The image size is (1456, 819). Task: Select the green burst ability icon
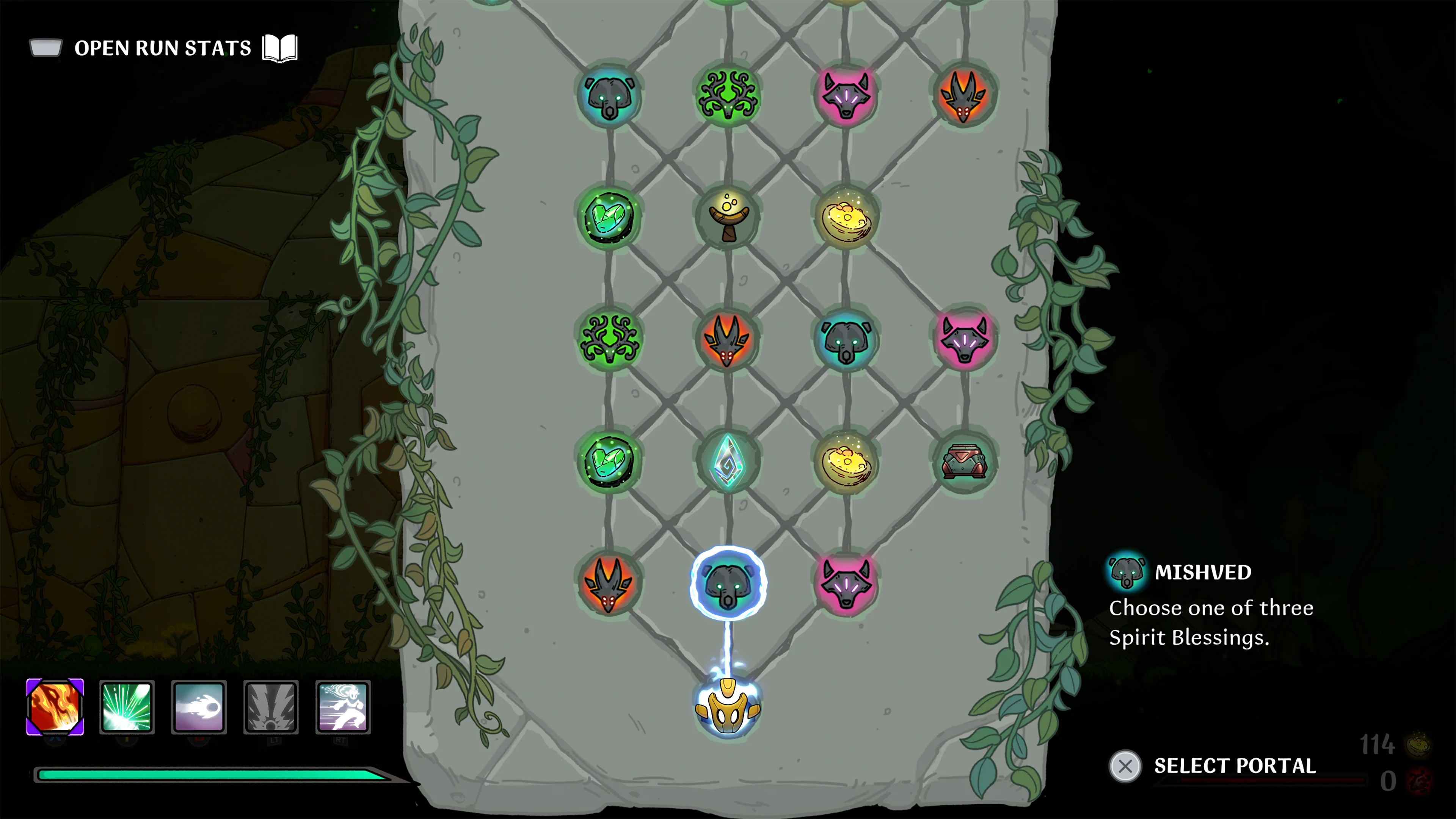[x=127, y=708]
